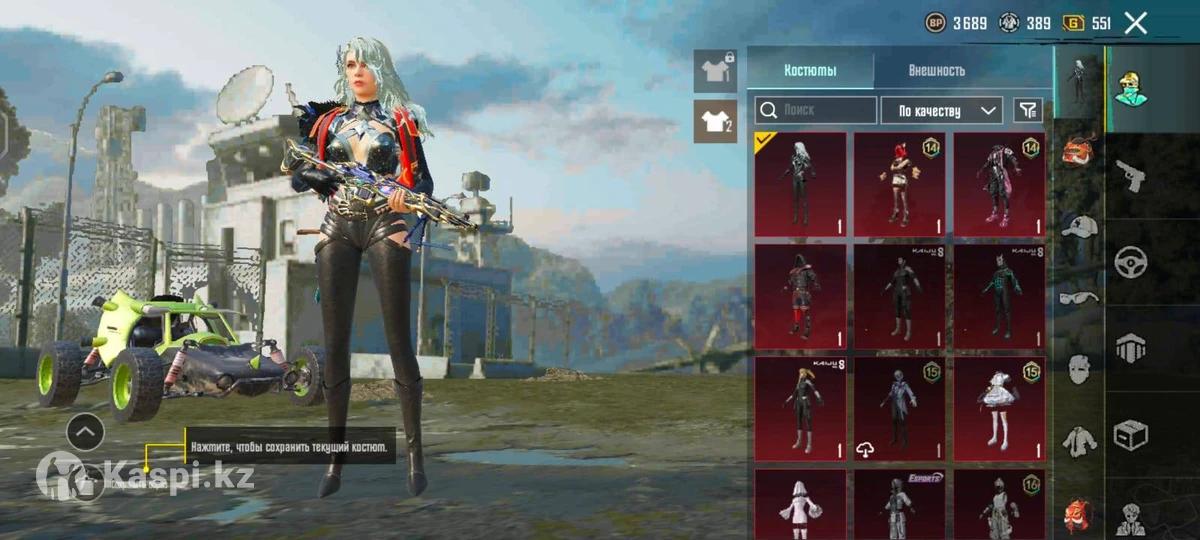Choose the black-and-teal Kaiju costume
Image resolution: width=1200 pixels, height=540 pixels.
[999, 296]
